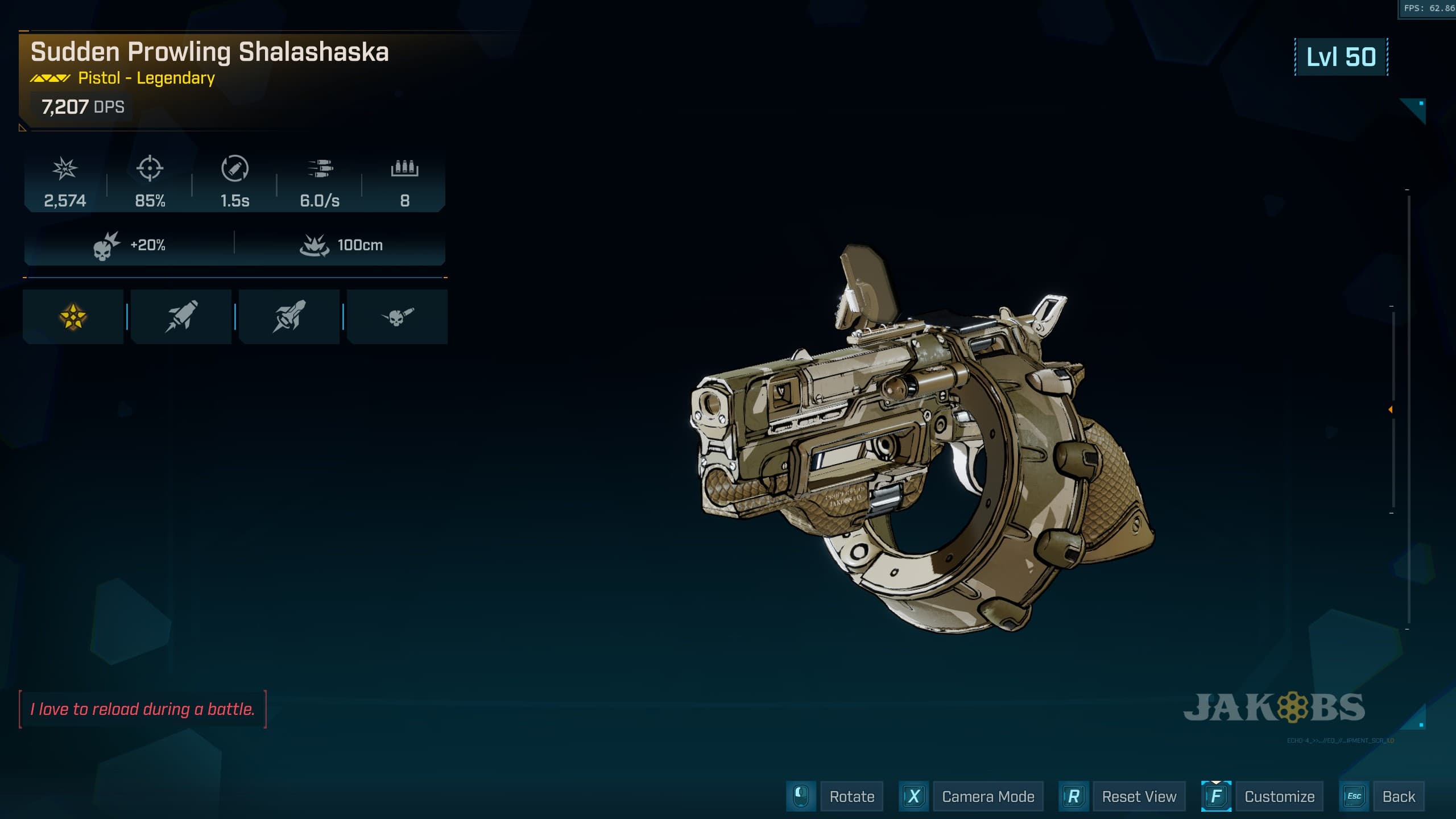The image size is (1456, 819).
Task: Open Camera Mode from the bottom bar
Action: pyautogui.click(x=988, y=796)
